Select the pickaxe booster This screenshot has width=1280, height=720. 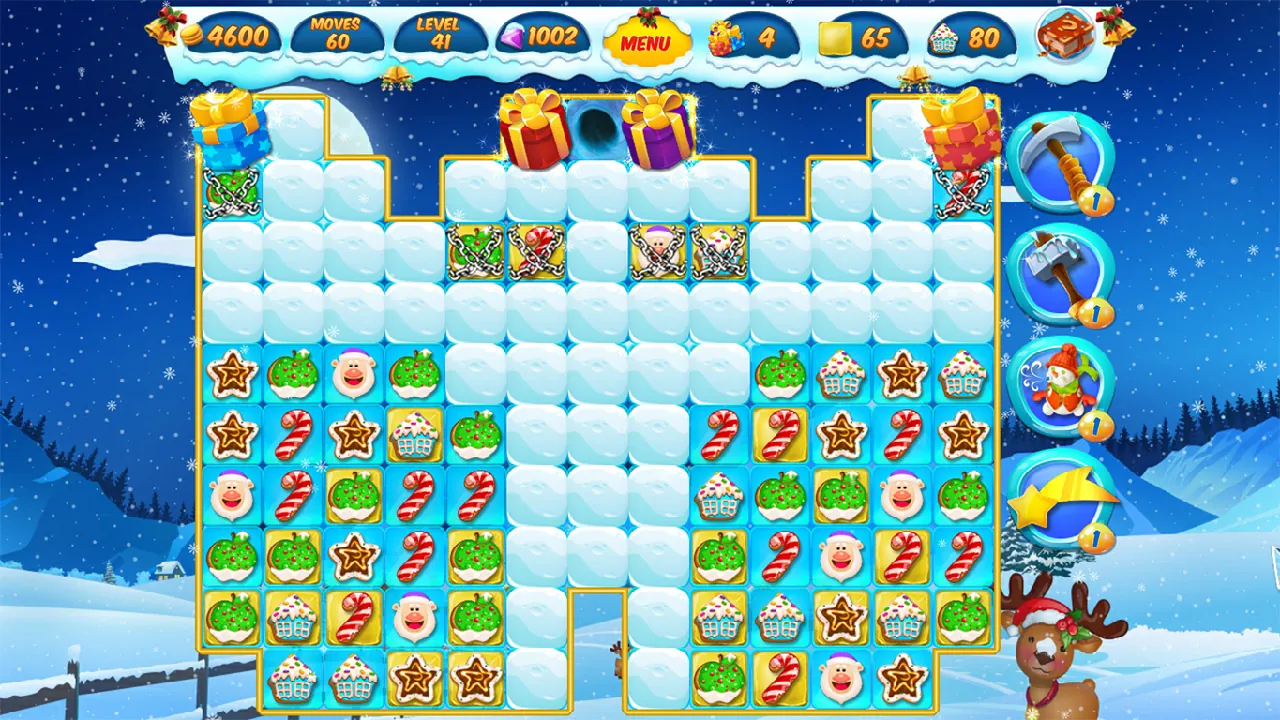click(x=1063, y=162)
